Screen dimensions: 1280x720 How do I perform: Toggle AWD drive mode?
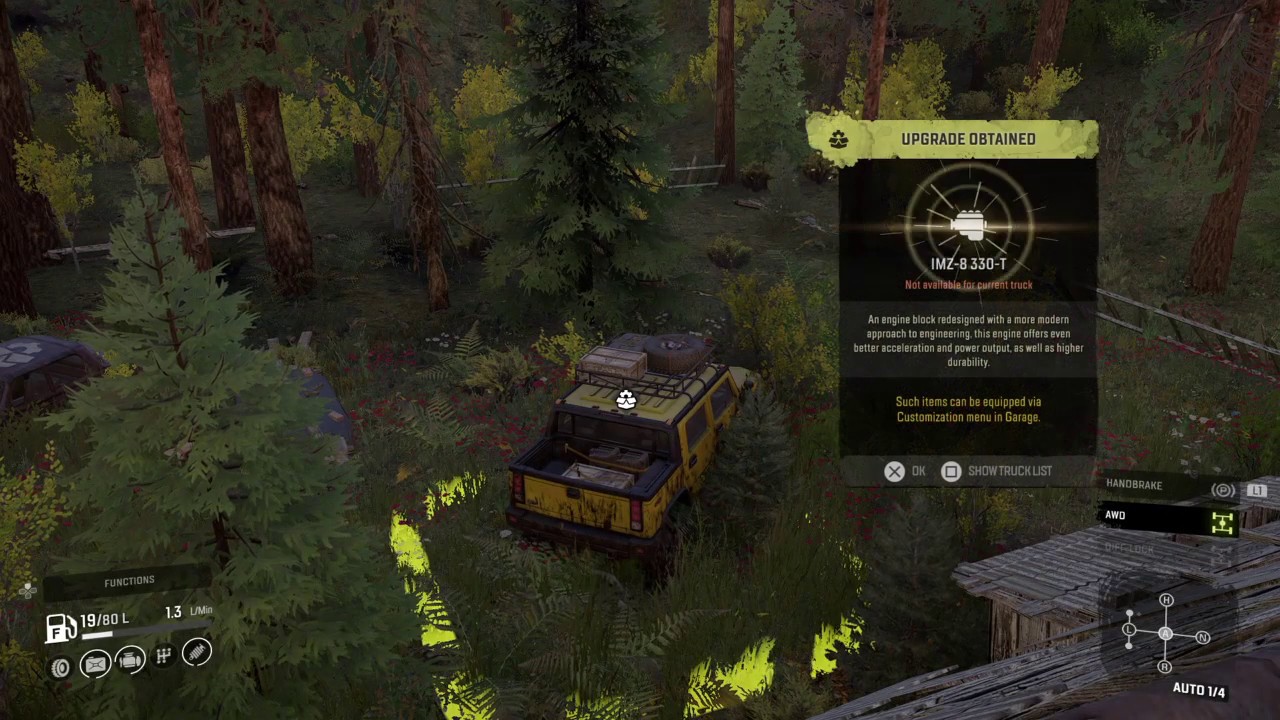[x=1170, y=517]
